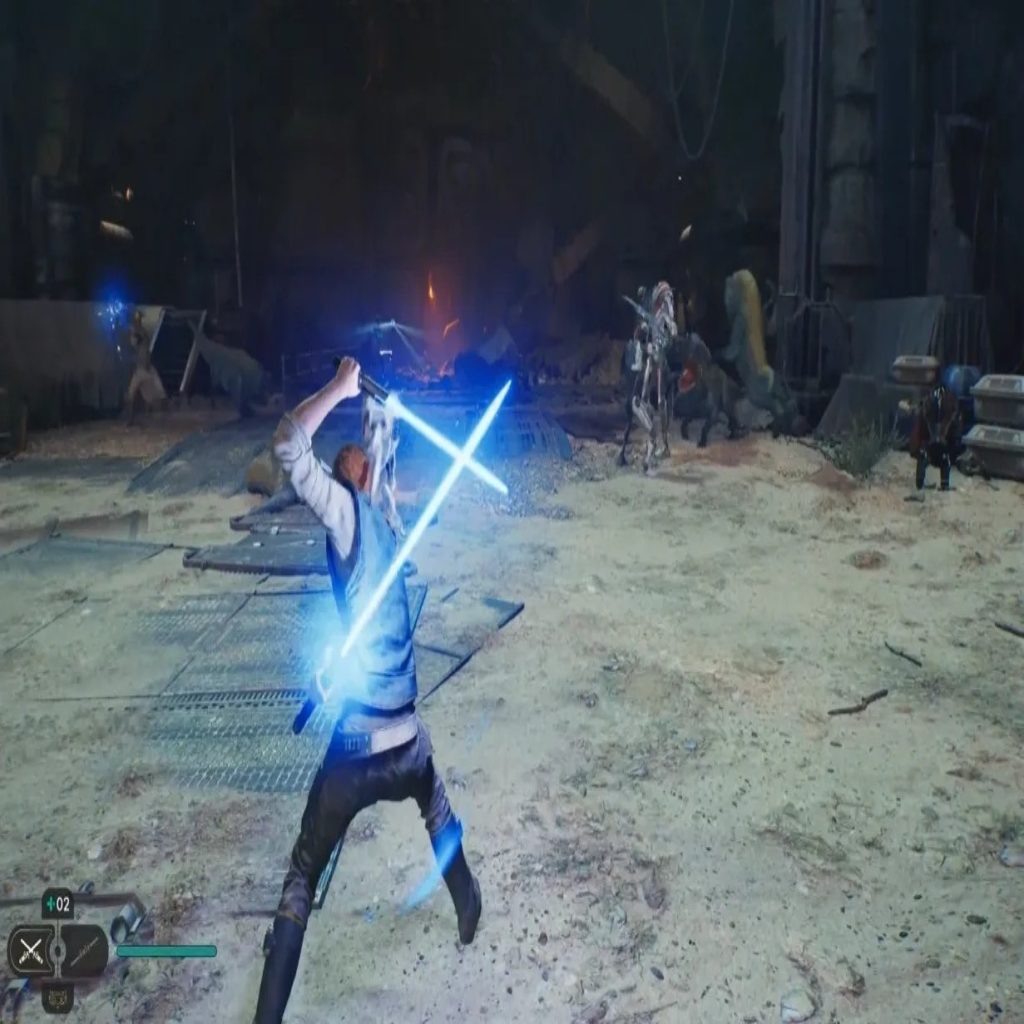Switch to the single lightsaber stance

83,950
